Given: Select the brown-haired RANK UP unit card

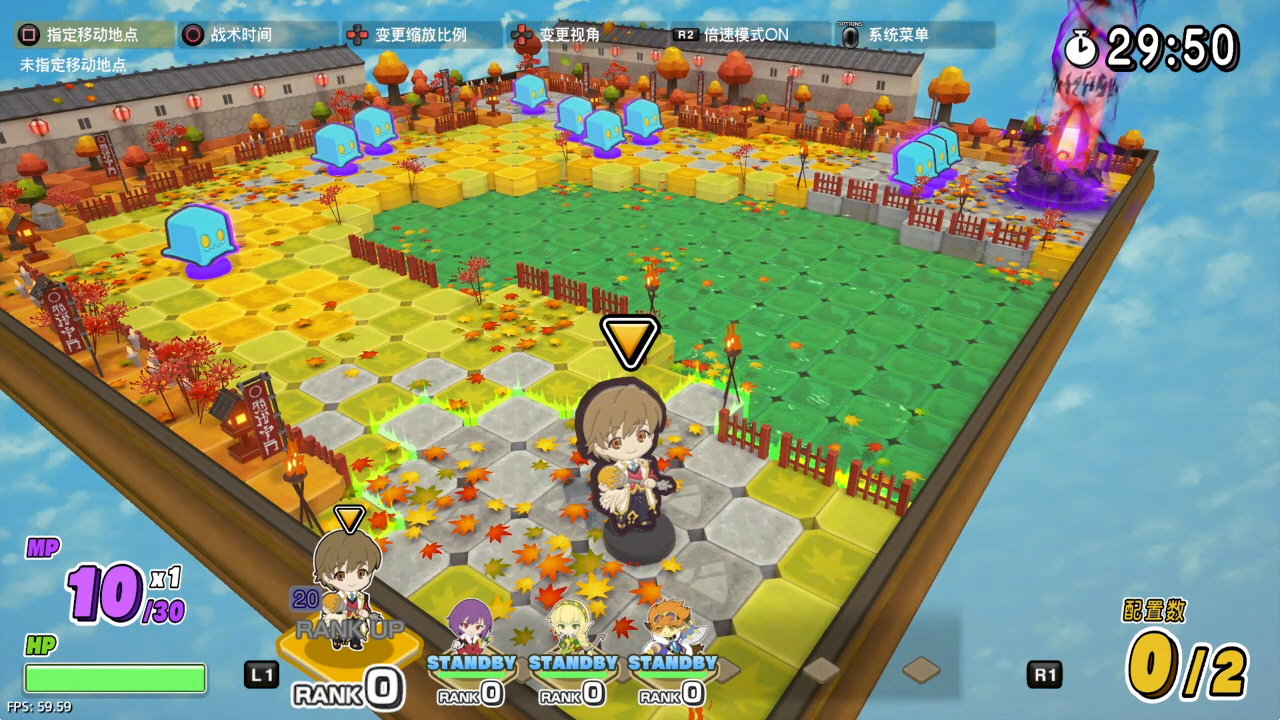Looking at the screenshot, I should point(347,600).
